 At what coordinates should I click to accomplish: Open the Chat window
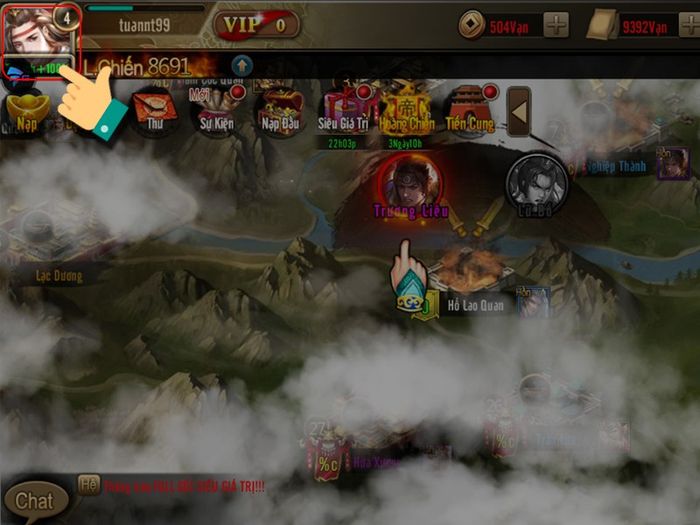pyautogui.click(x=35, y=500)
